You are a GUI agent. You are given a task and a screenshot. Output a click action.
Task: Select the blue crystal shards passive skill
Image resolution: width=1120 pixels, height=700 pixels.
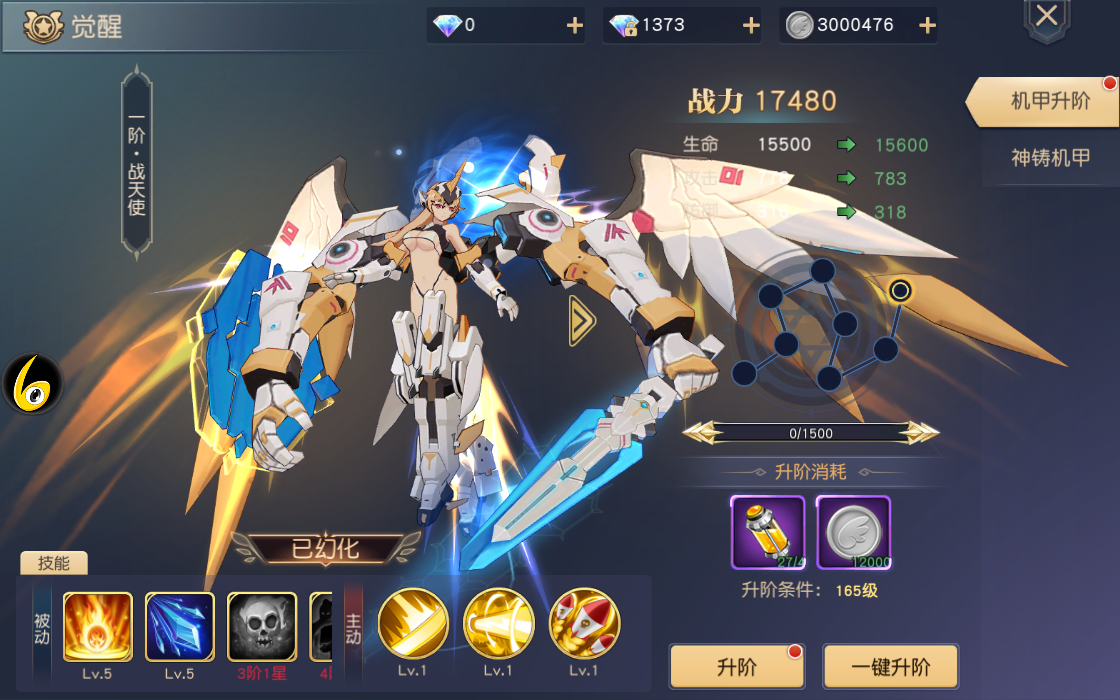coord(180,627)
